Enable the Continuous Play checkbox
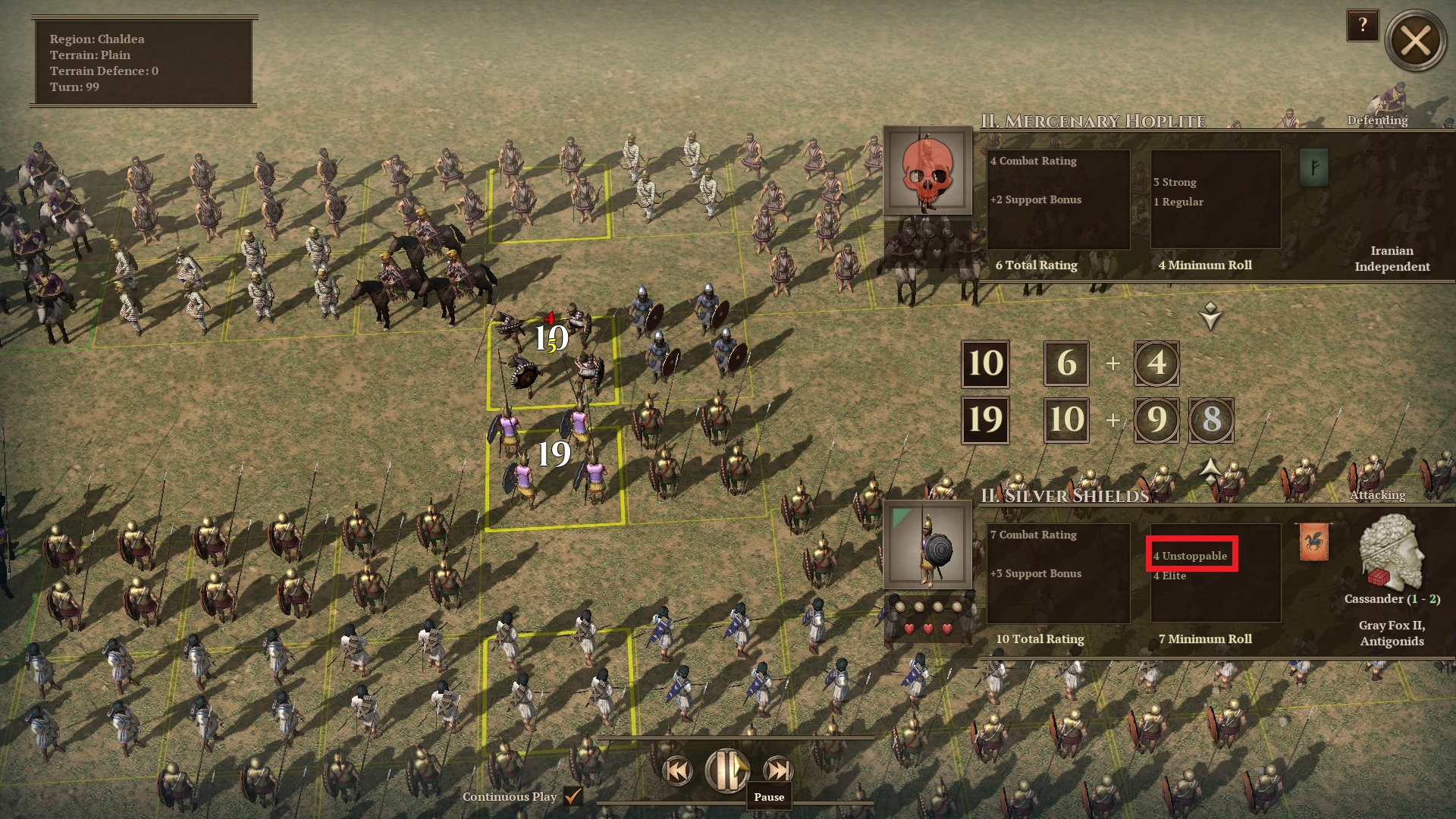 573,797
